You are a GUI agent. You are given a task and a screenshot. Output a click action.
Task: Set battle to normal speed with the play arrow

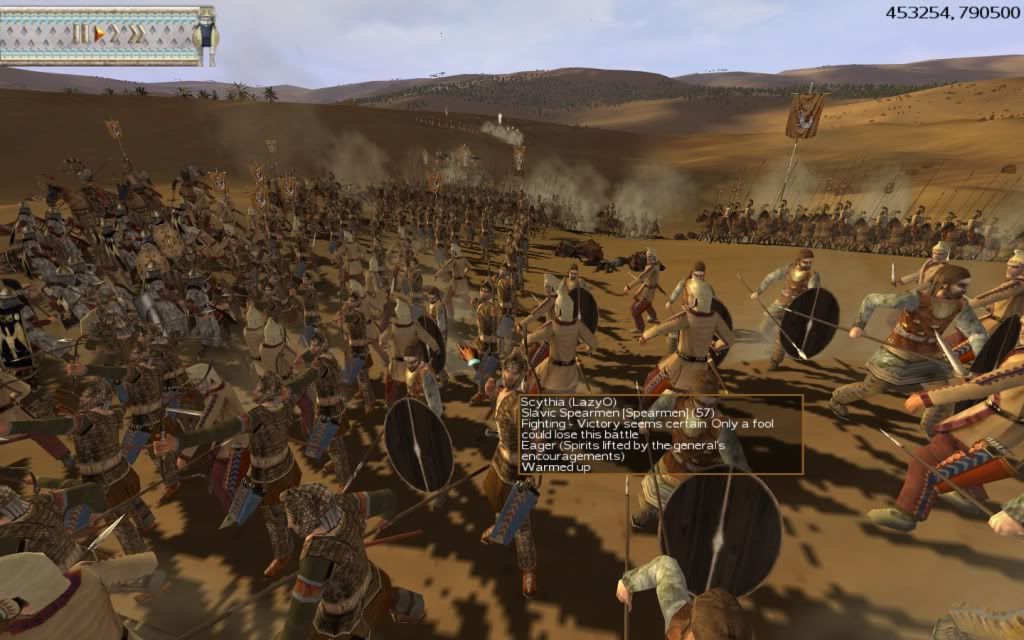[x=98, y=34]
